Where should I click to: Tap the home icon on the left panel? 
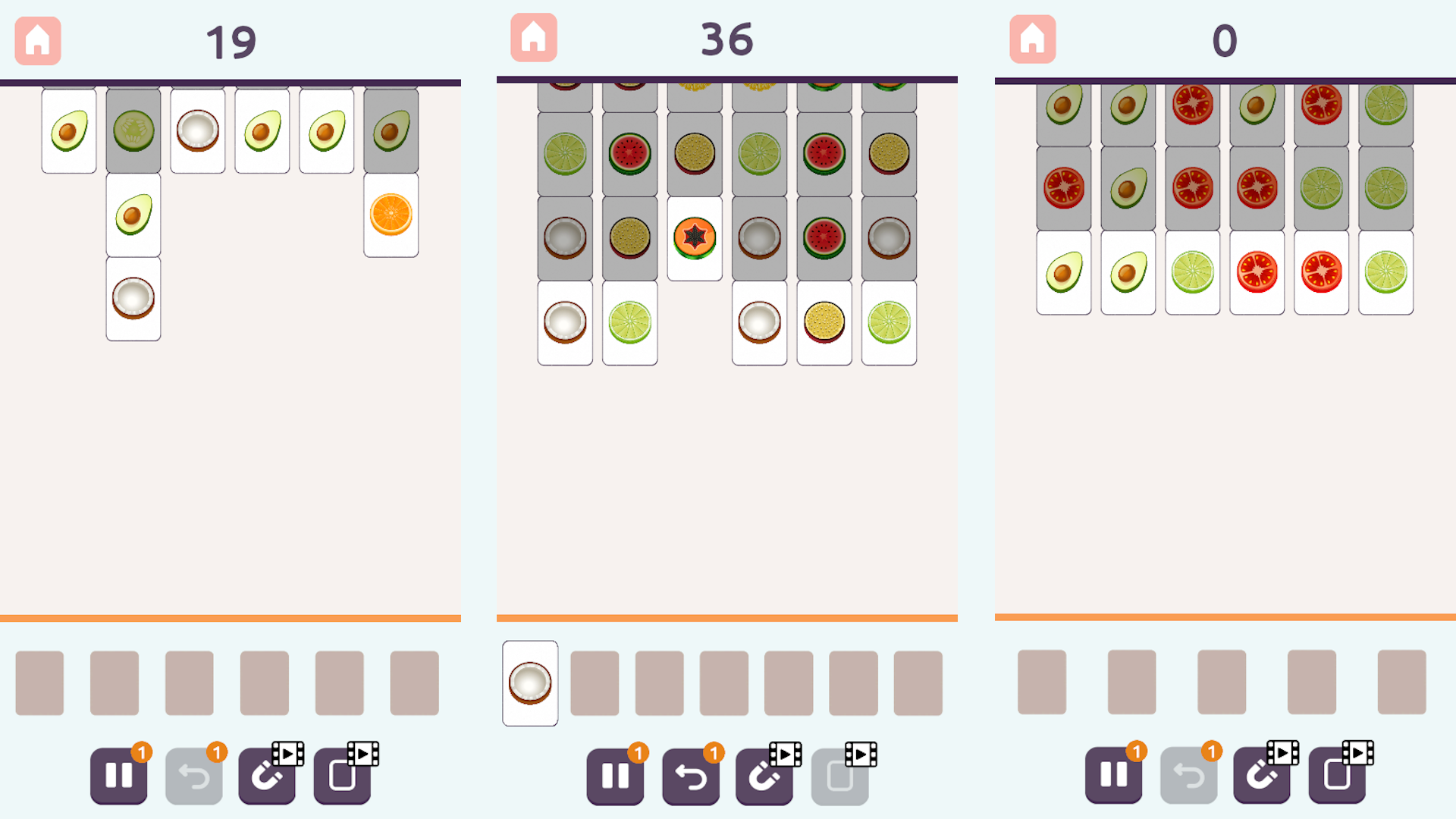[37, 40]
